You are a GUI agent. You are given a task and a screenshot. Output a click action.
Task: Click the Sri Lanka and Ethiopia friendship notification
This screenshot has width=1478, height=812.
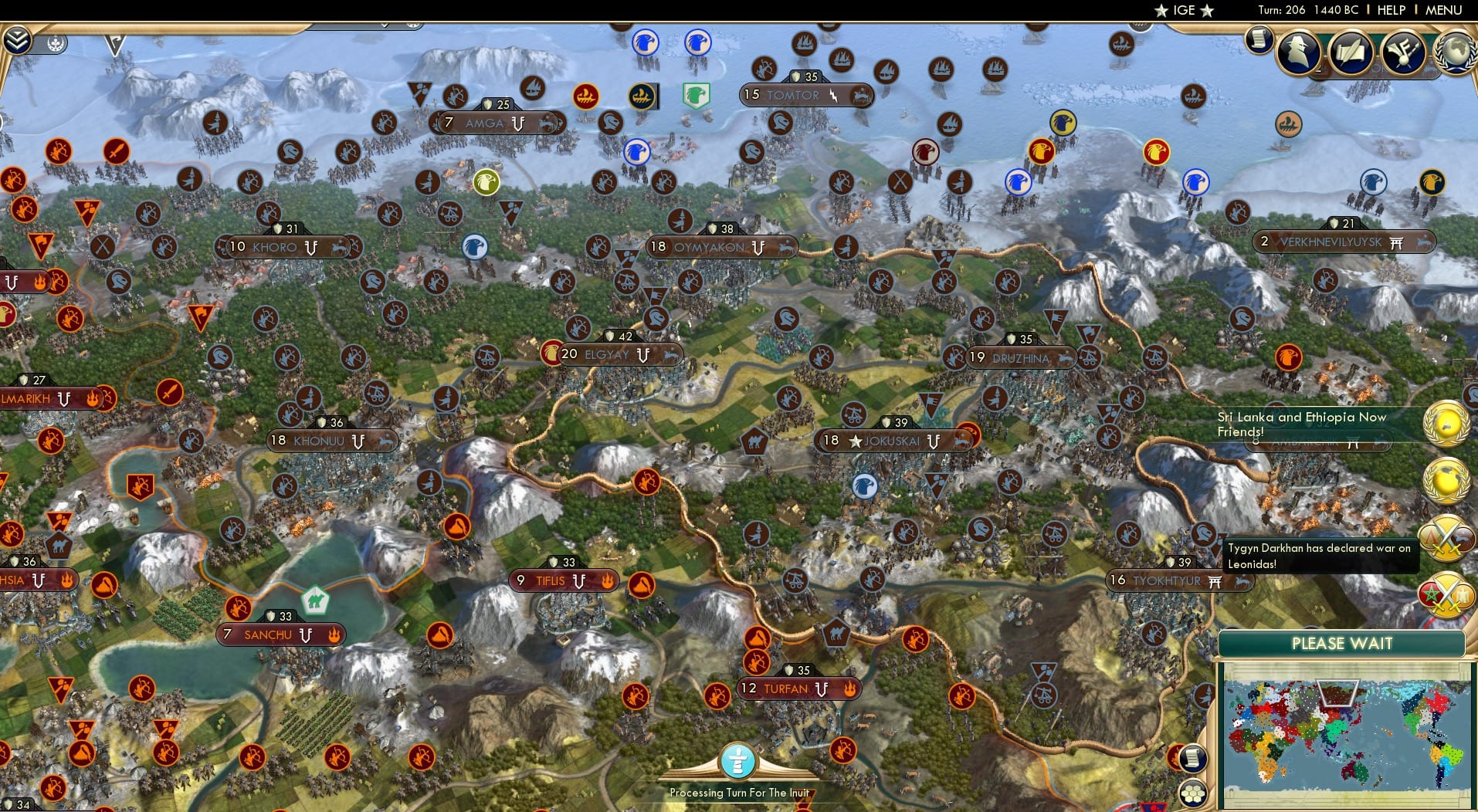[1313, 425]
